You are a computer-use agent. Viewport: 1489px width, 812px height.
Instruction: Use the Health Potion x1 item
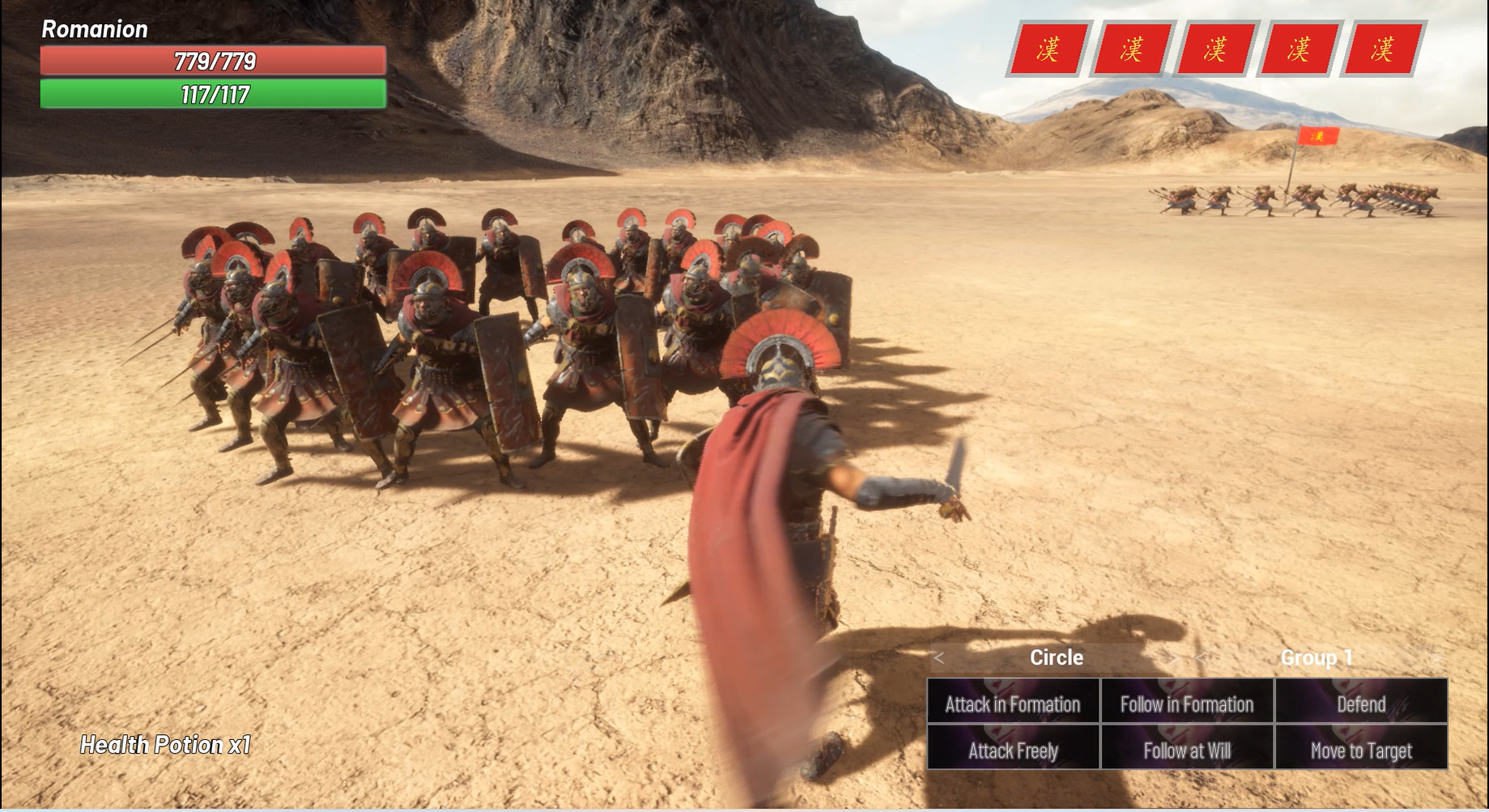pyautogui.click(x=164, y=745)
